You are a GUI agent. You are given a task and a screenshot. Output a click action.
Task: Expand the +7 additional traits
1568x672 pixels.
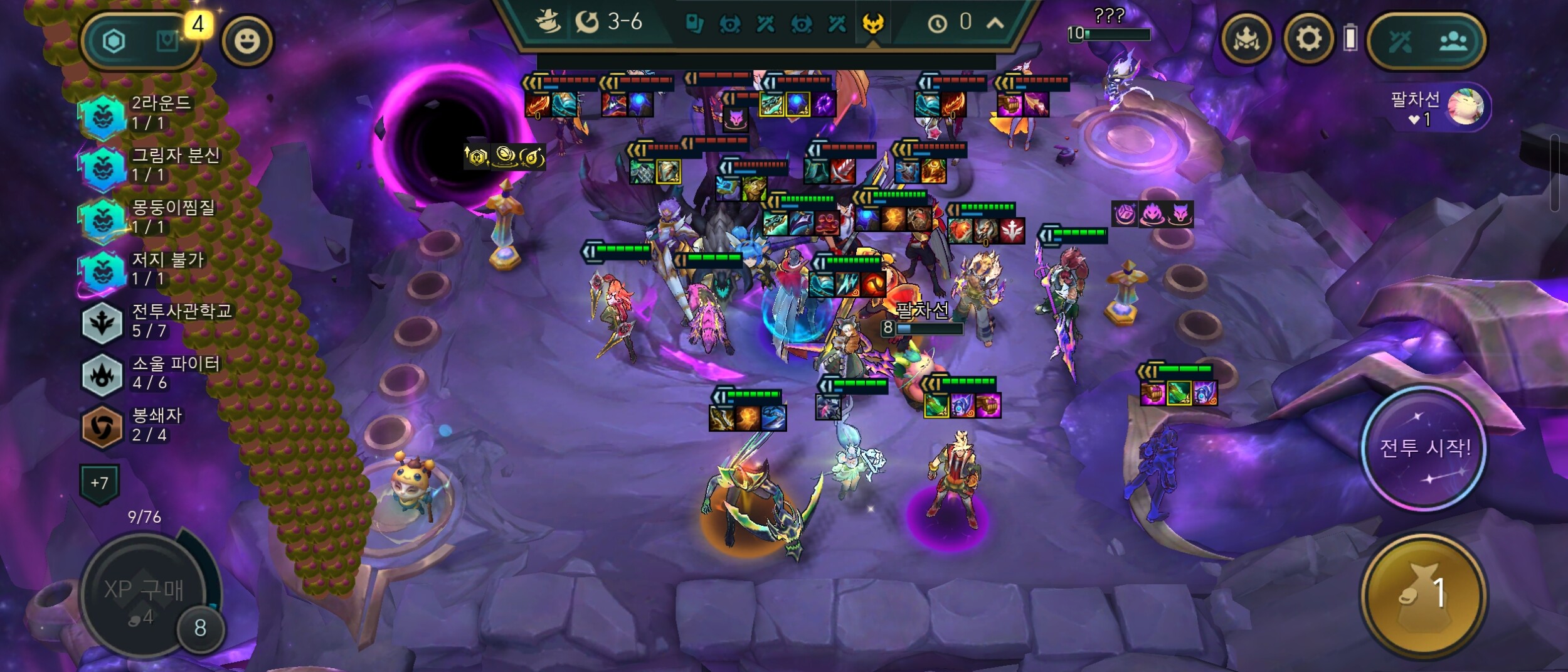99,483
